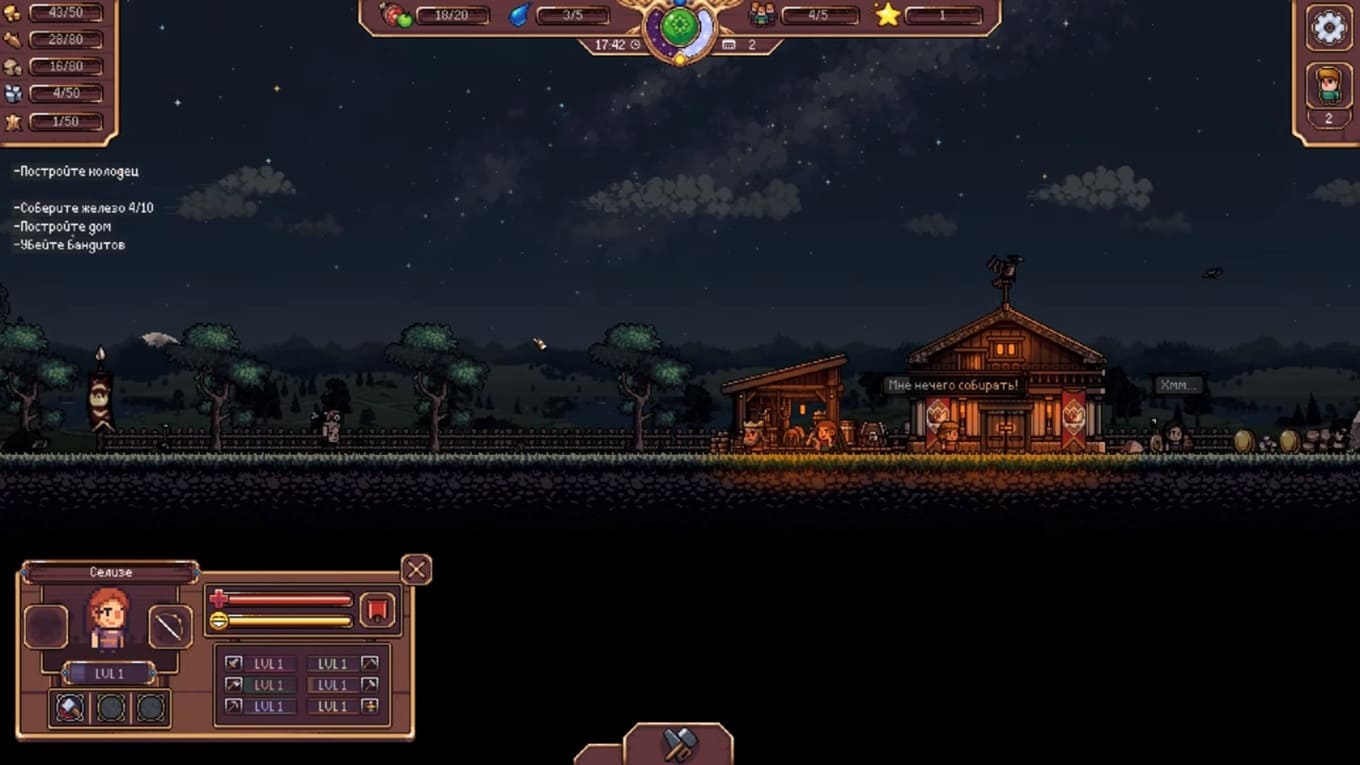Select the "Убейте бандитов" quest objective
This screenshot has width=1360, height=765.
70,245
